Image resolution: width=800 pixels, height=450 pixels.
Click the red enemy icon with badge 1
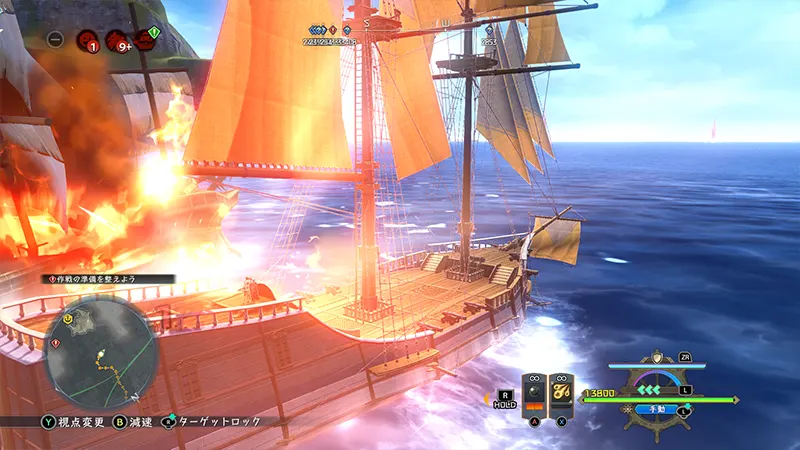[87, 40]
